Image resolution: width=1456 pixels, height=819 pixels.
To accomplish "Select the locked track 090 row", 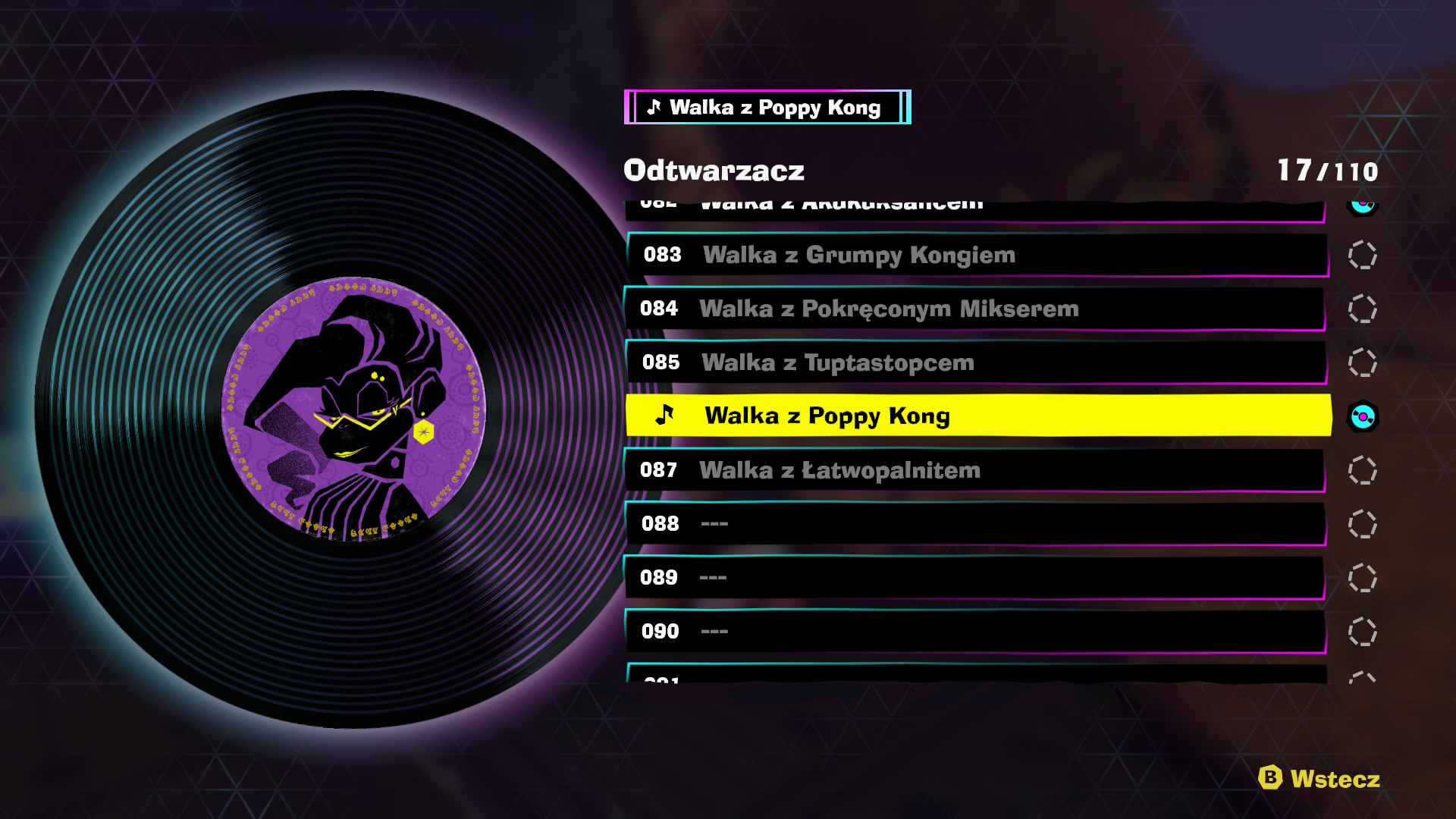I will [976, 632].
